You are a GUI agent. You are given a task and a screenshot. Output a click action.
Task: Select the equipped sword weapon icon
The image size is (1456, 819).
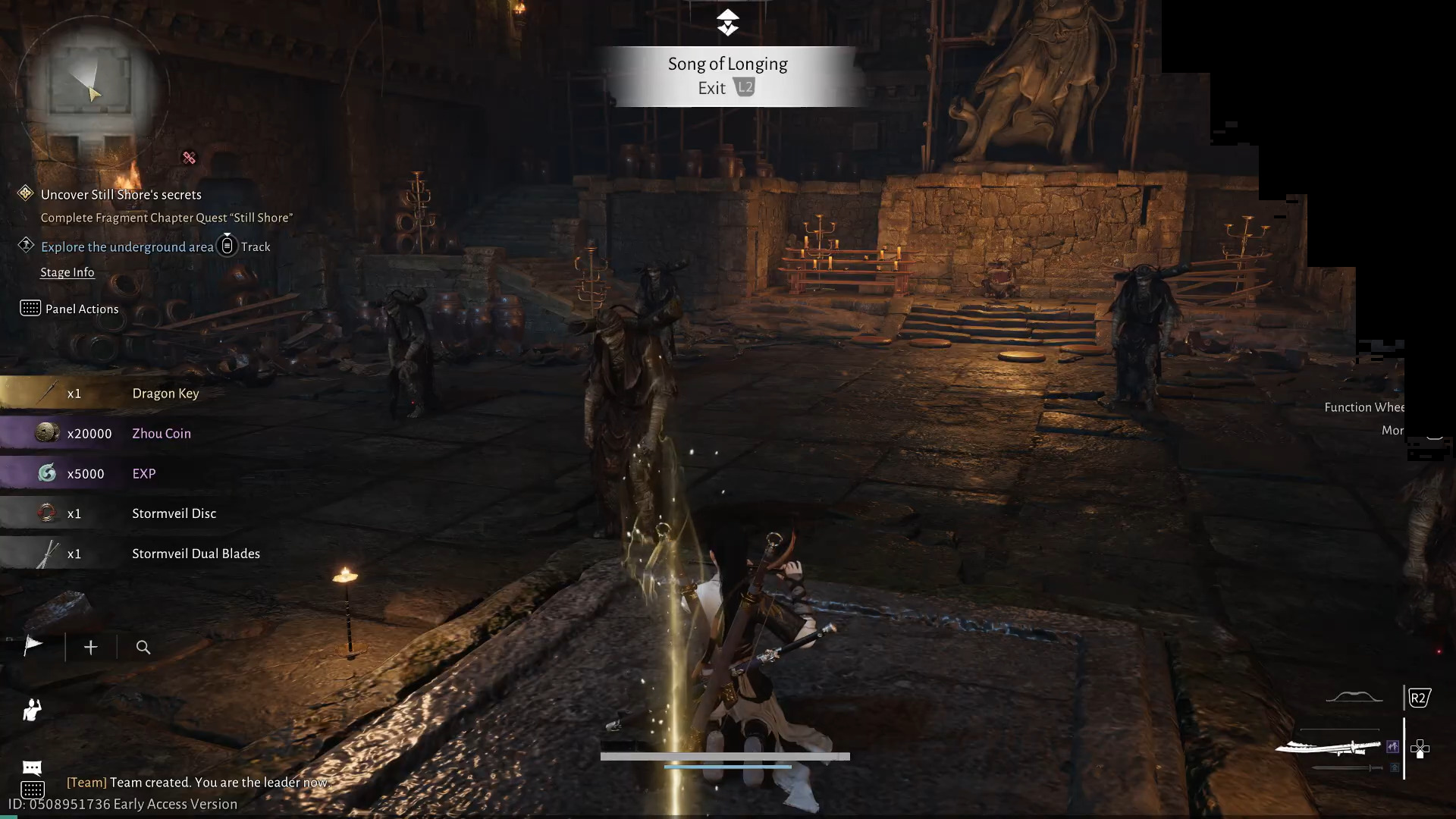pyautogui.click(x=1329, y=748)
